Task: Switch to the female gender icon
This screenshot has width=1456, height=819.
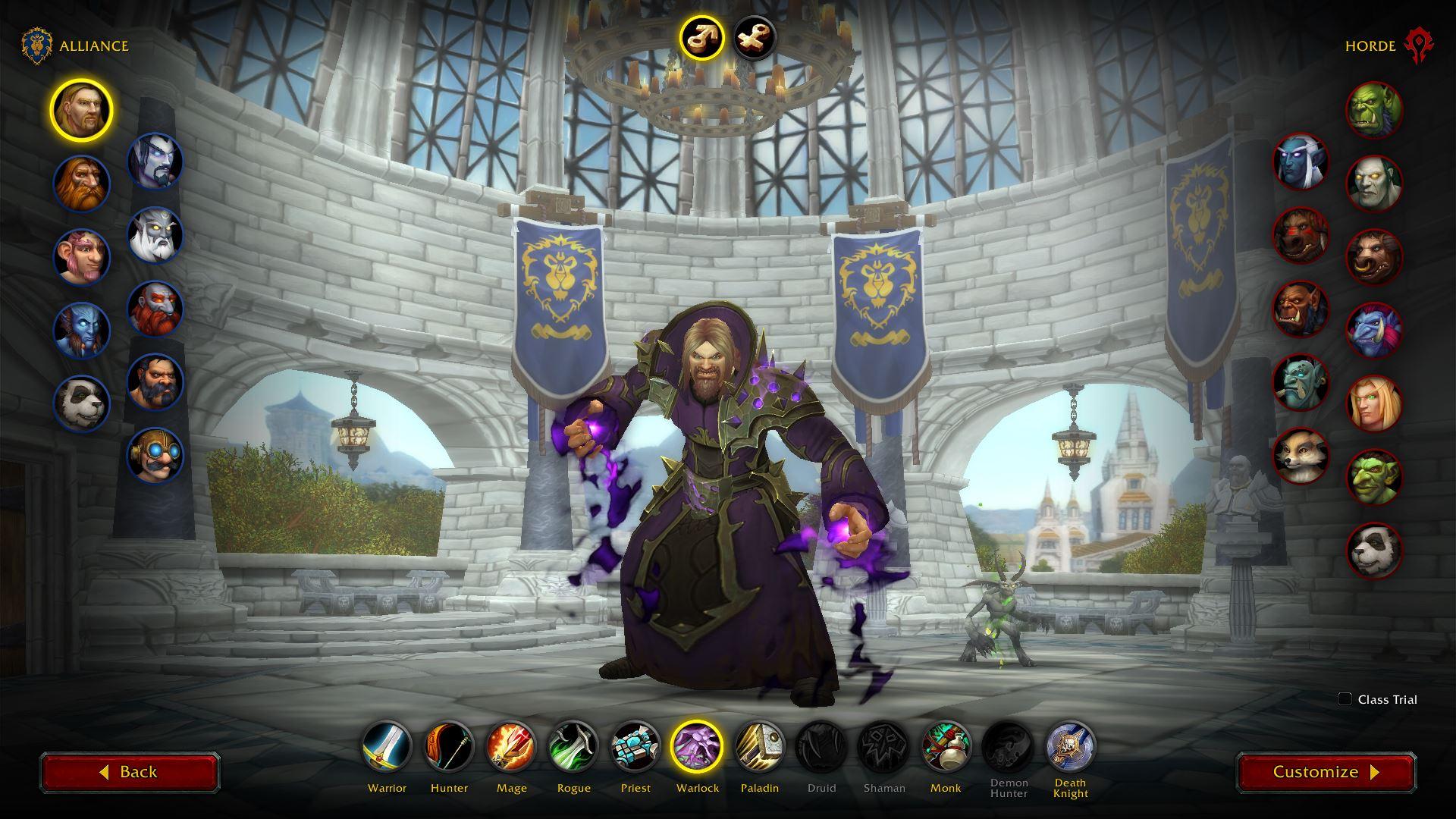Action: (x=755, y=37)
